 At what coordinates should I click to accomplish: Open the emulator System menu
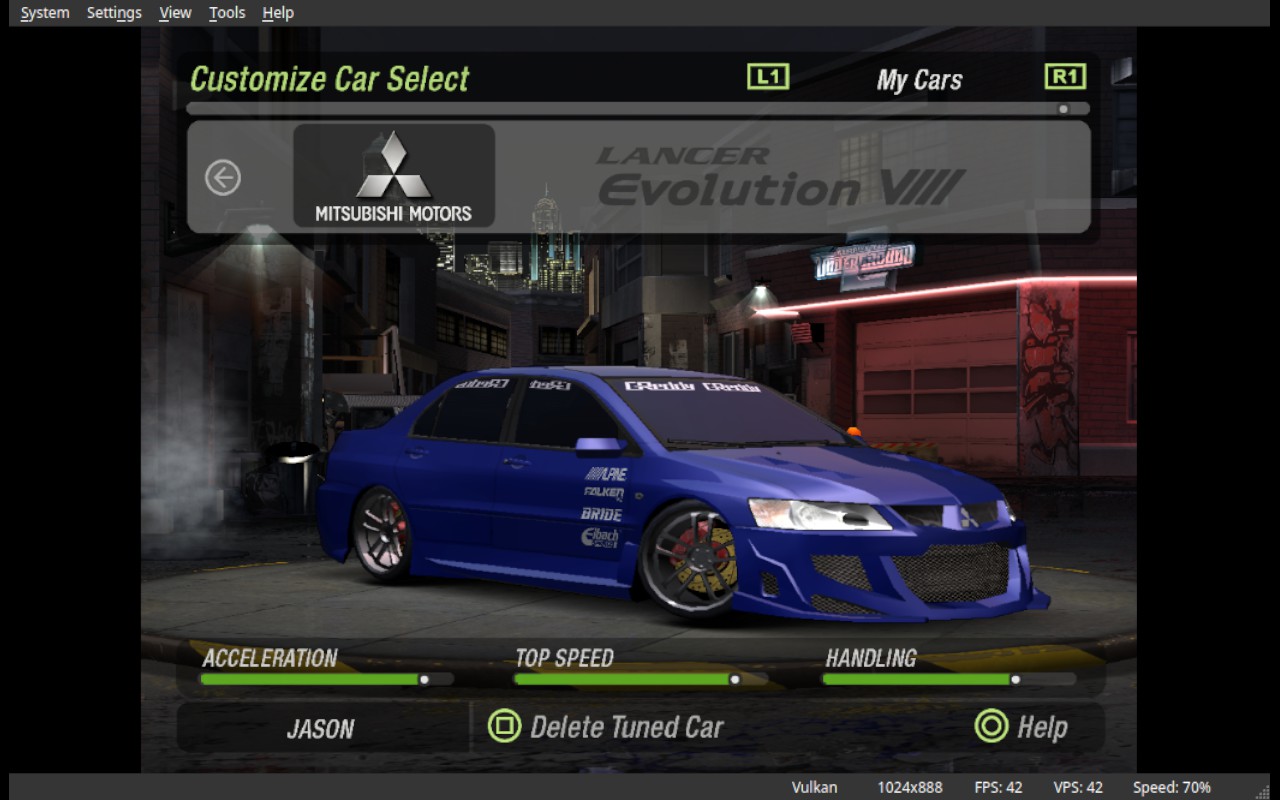coord(45,13)
